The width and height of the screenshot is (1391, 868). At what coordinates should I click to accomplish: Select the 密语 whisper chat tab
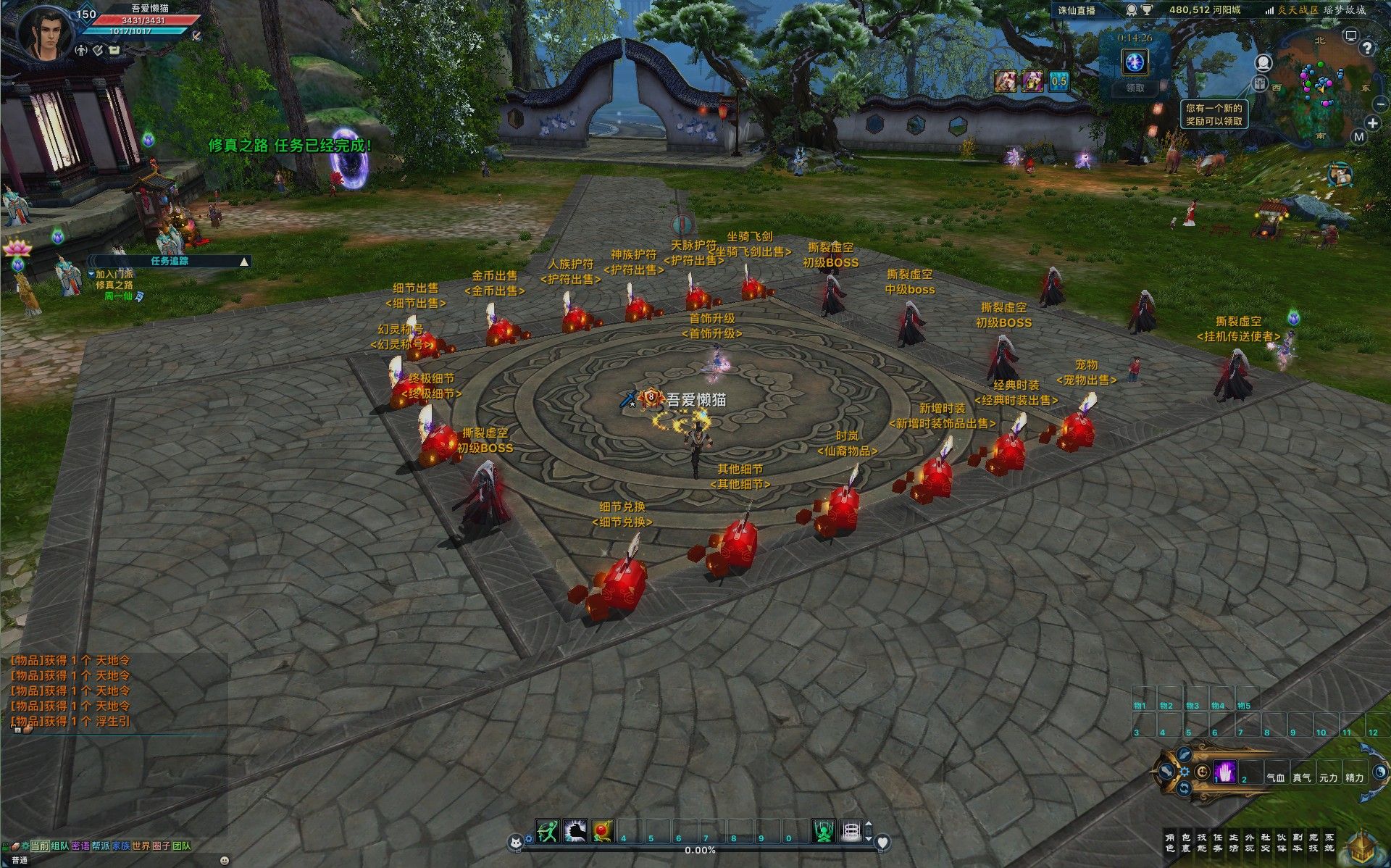click(x=80, y=846)
